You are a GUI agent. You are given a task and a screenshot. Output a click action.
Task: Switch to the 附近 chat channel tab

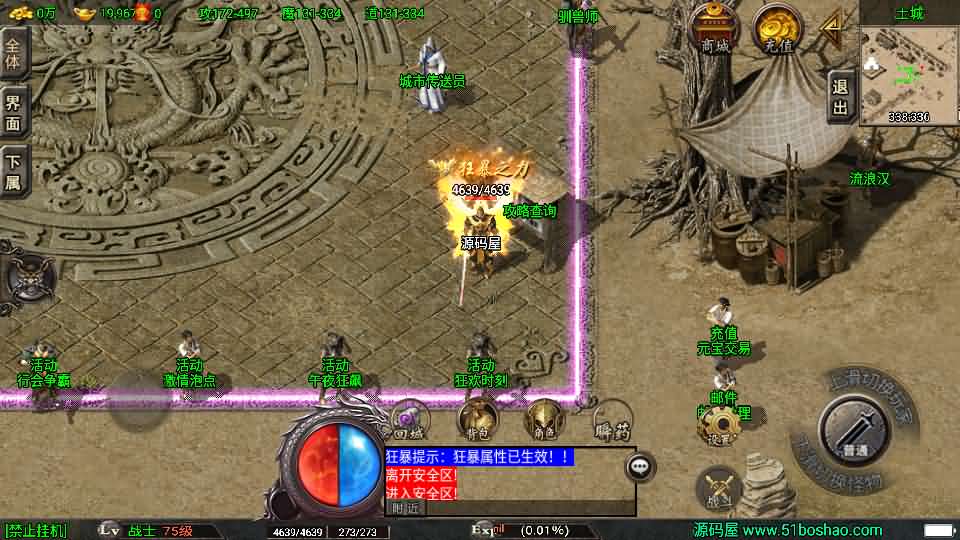coord(405,507)
